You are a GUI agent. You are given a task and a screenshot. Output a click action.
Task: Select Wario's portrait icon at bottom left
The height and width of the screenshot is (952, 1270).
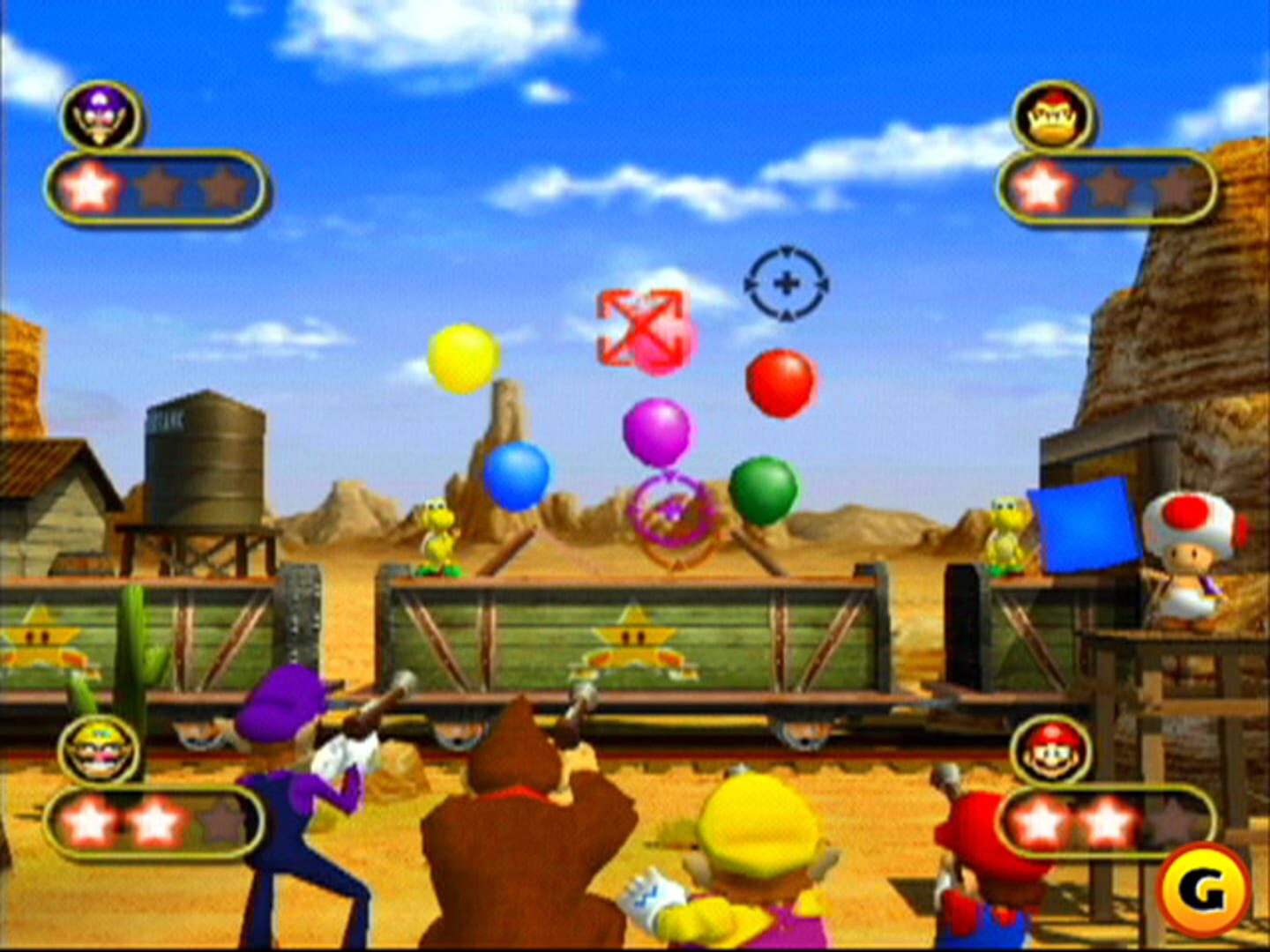(x=99, y=750)
